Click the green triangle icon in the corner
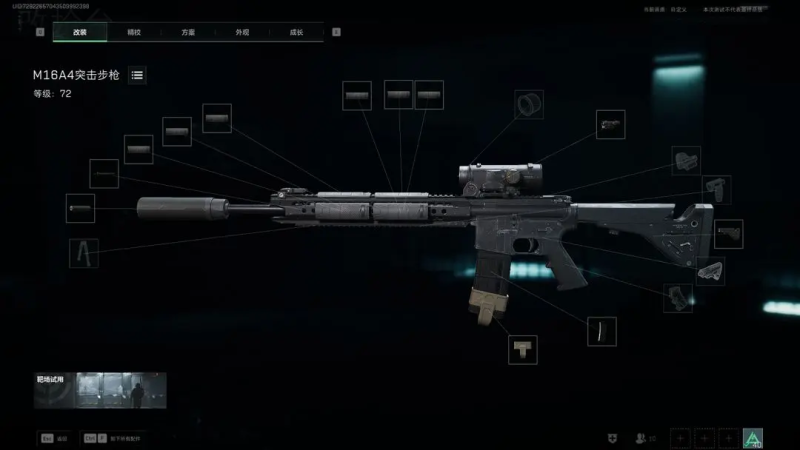Screen dimensions: 800x450 click(753, 437)
